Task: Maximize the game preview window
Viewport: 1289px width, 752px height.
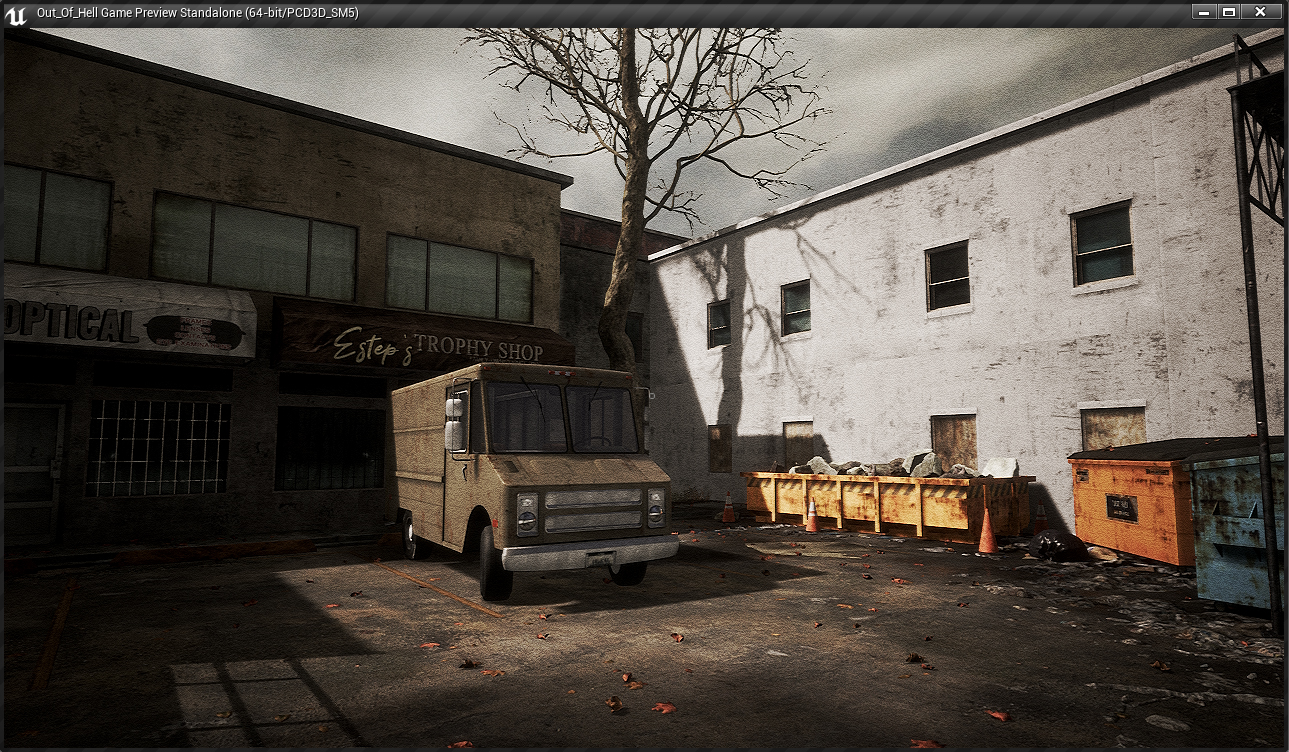Action: pos(1229,12)
